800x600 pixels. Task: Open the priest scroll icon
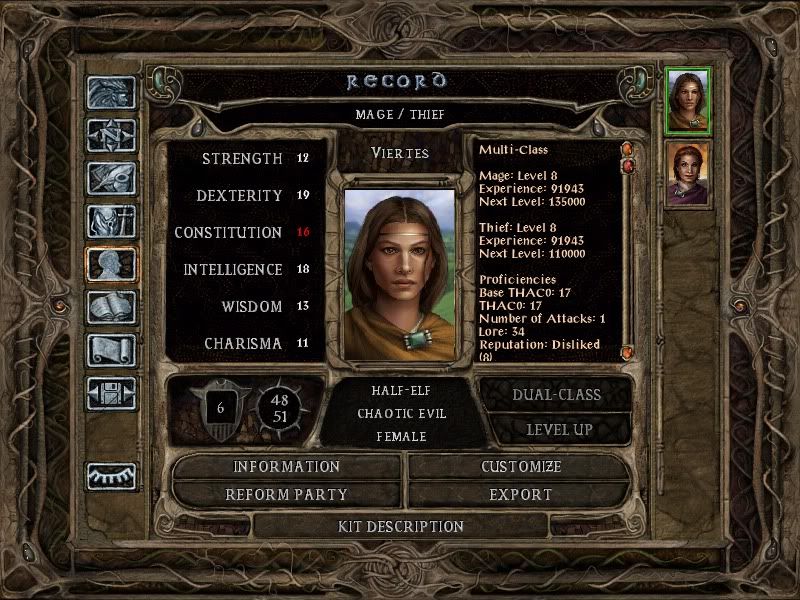click(x=112, y=350)
